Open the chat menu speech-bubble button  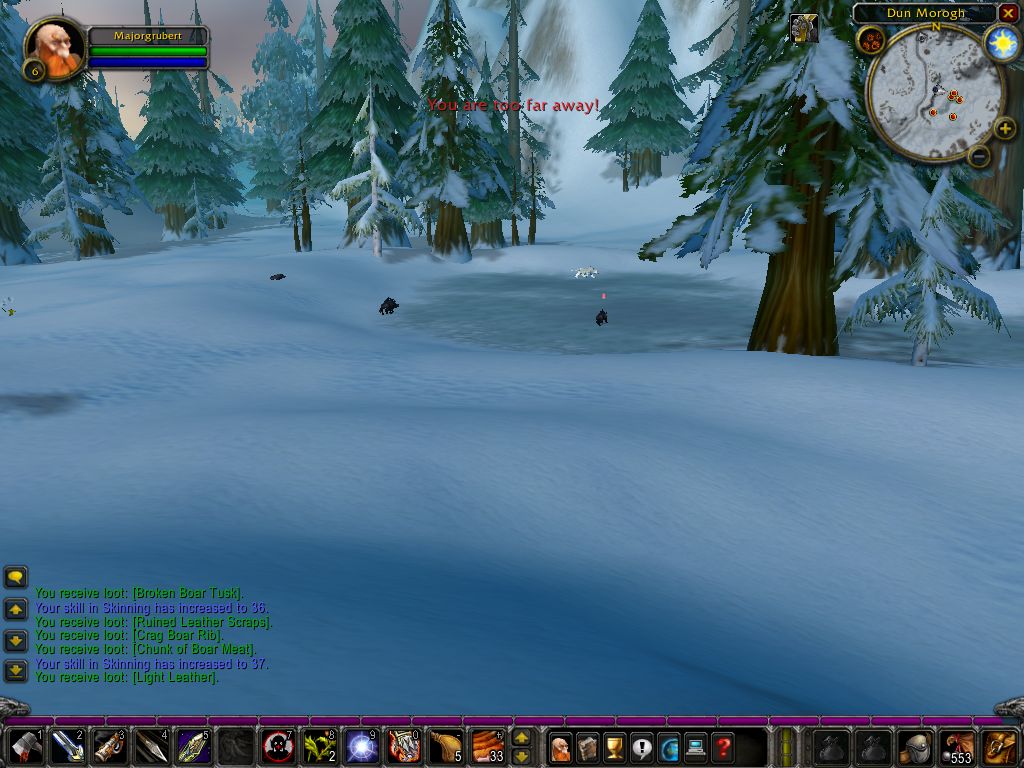pos(16,577)
